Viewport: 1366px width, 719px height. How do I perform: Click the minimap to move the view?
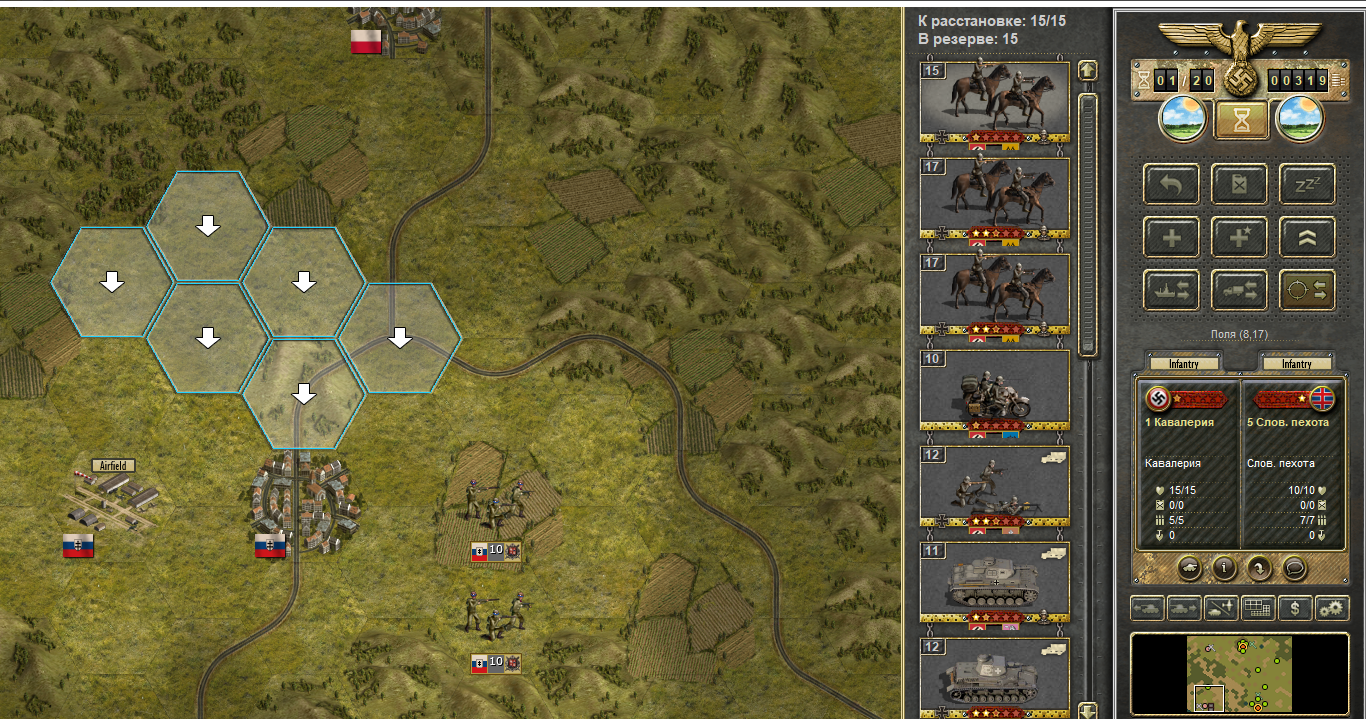click(1239, 672)
